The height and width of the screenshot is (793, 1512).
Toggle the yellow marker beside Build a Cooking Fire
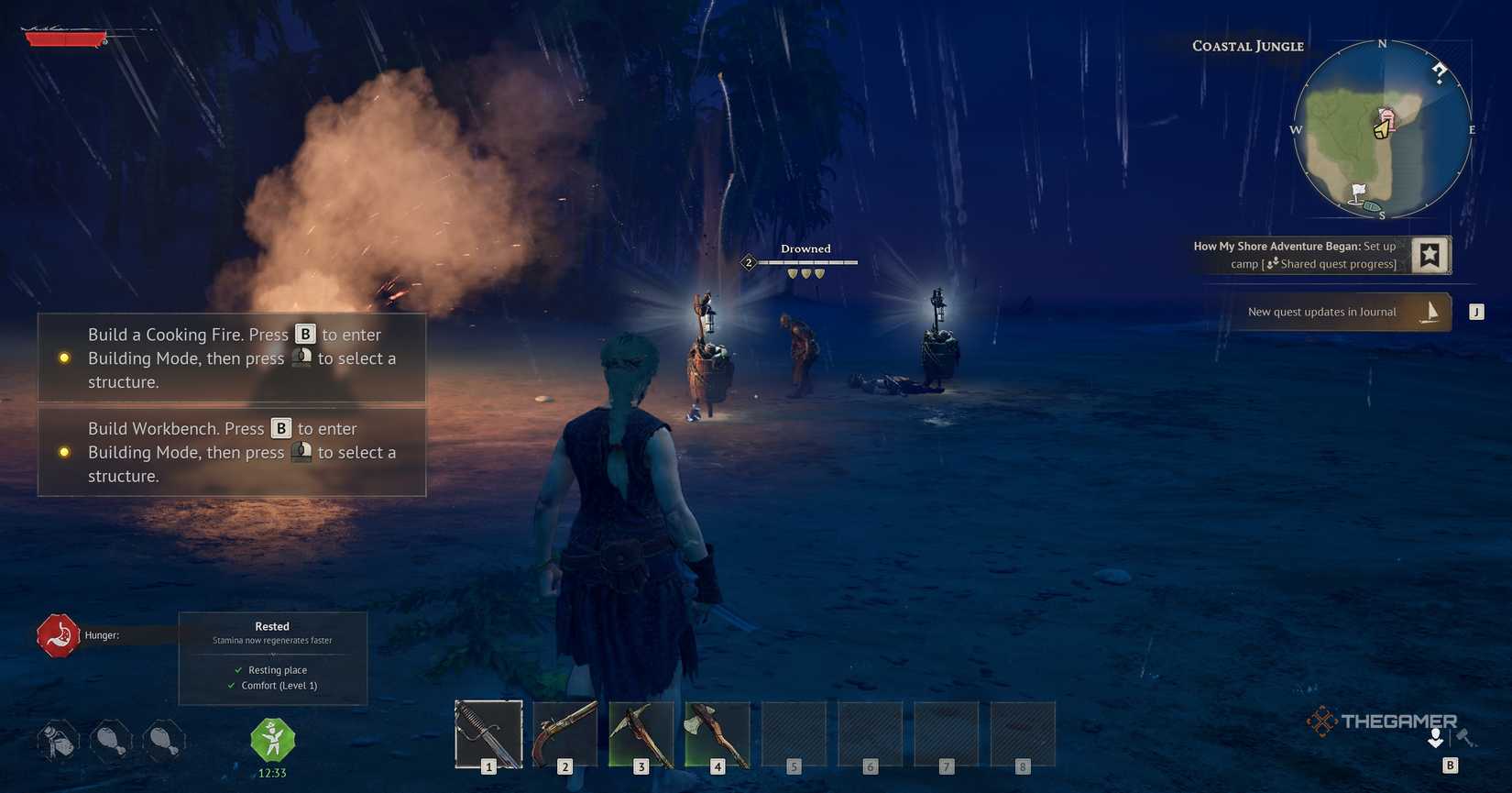[64, 358]
